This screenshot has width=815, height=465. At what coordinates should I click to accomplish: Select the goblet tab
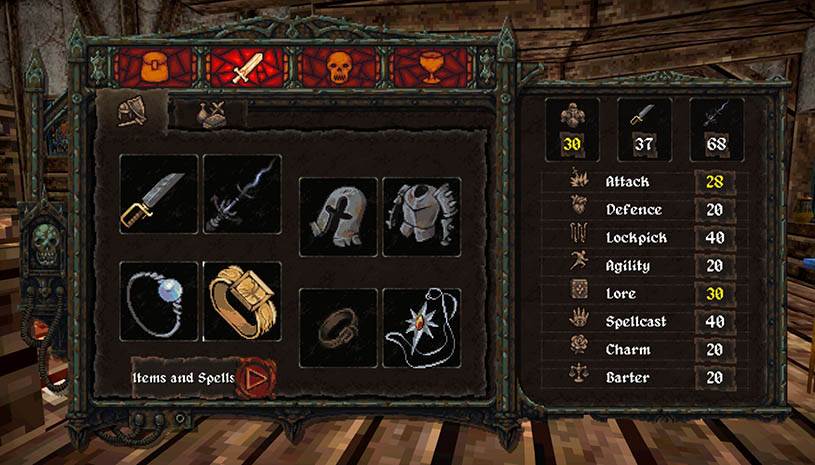tap(431, 67)
